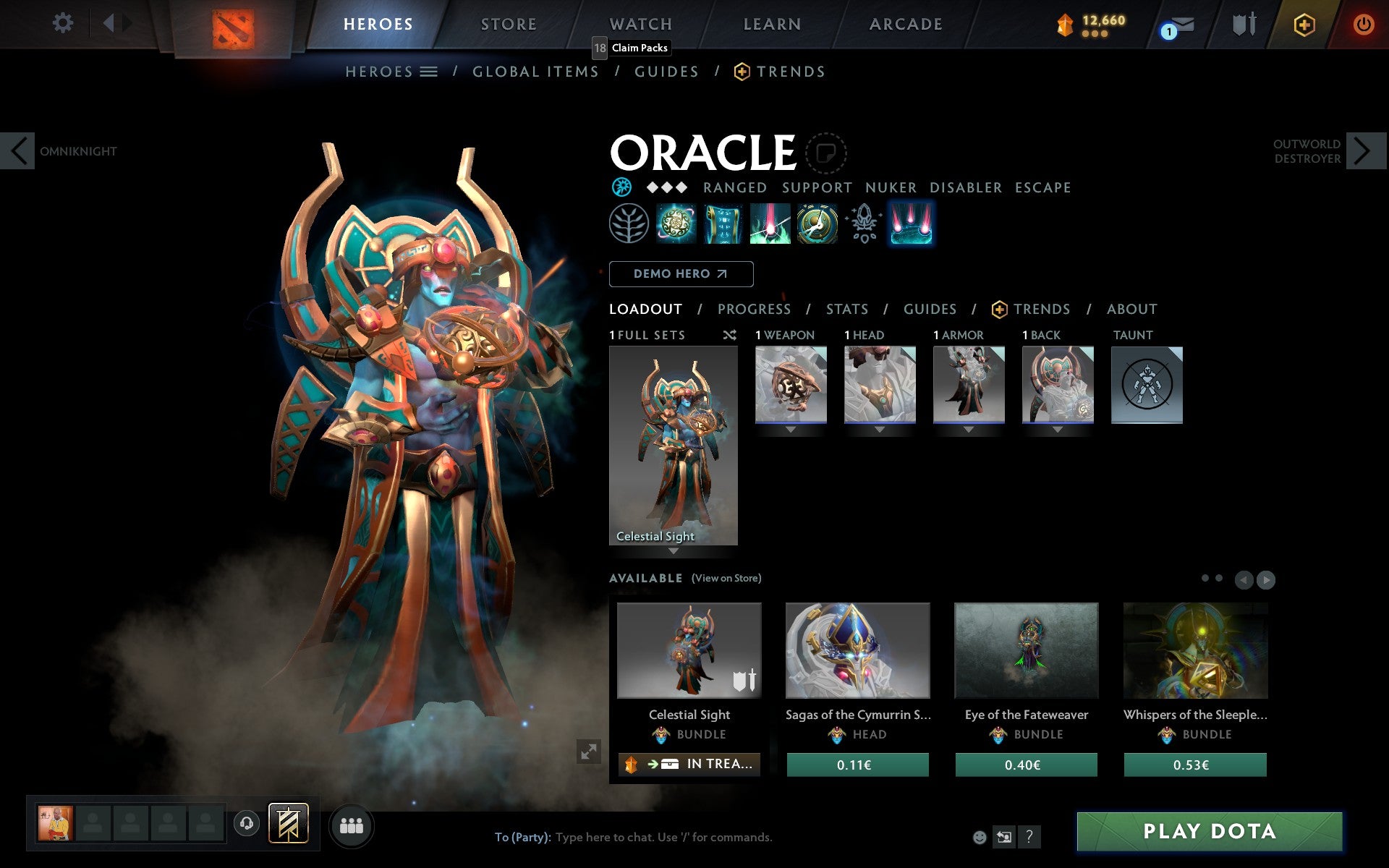Open the talent tree icon for Oracle
Screen dimensions: 1389x868
pyautogui.click(x=629, y=225)
